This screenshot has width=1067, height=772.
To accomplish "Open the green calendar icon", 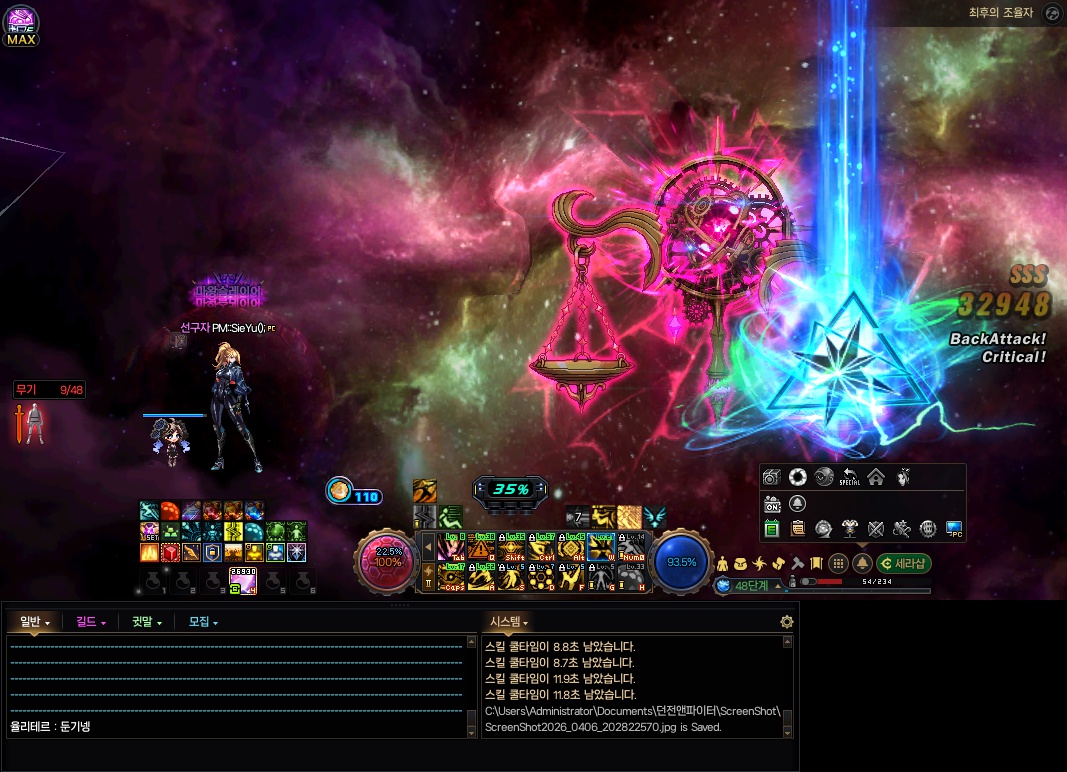I will 771,528.
